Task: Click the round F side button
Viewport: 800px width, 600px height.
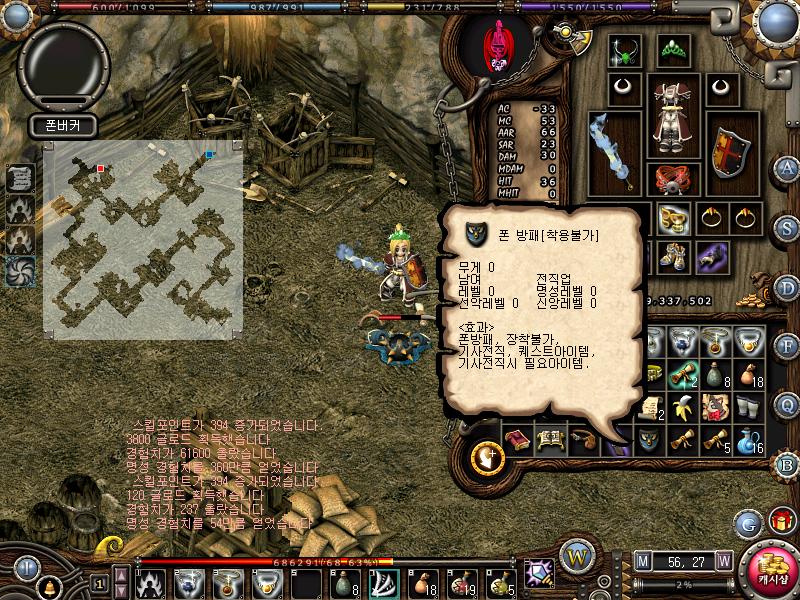Action: click(787, 346)
